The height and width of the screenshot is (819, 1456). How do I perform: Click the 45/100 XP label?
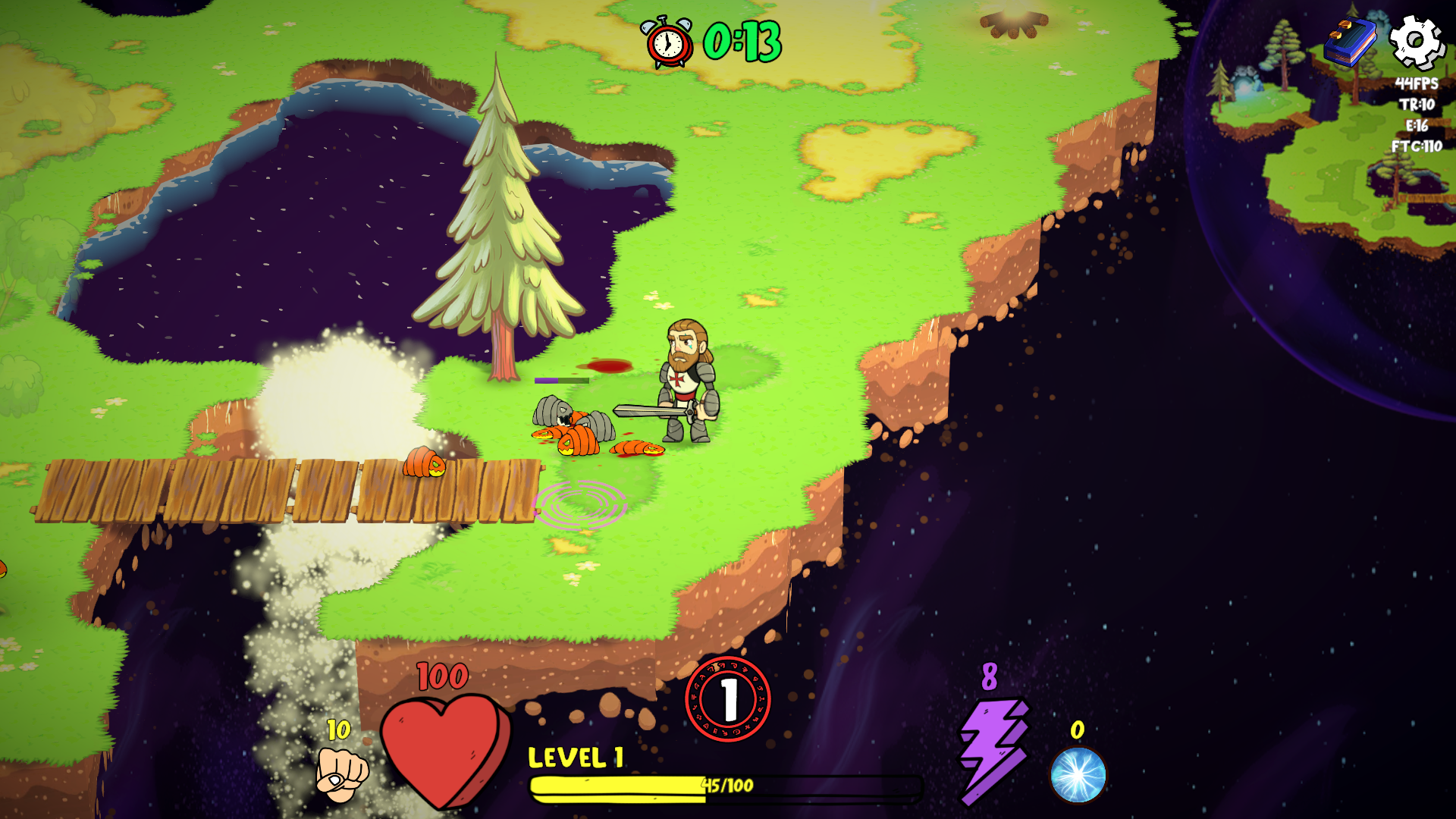[x=726, y=786]
